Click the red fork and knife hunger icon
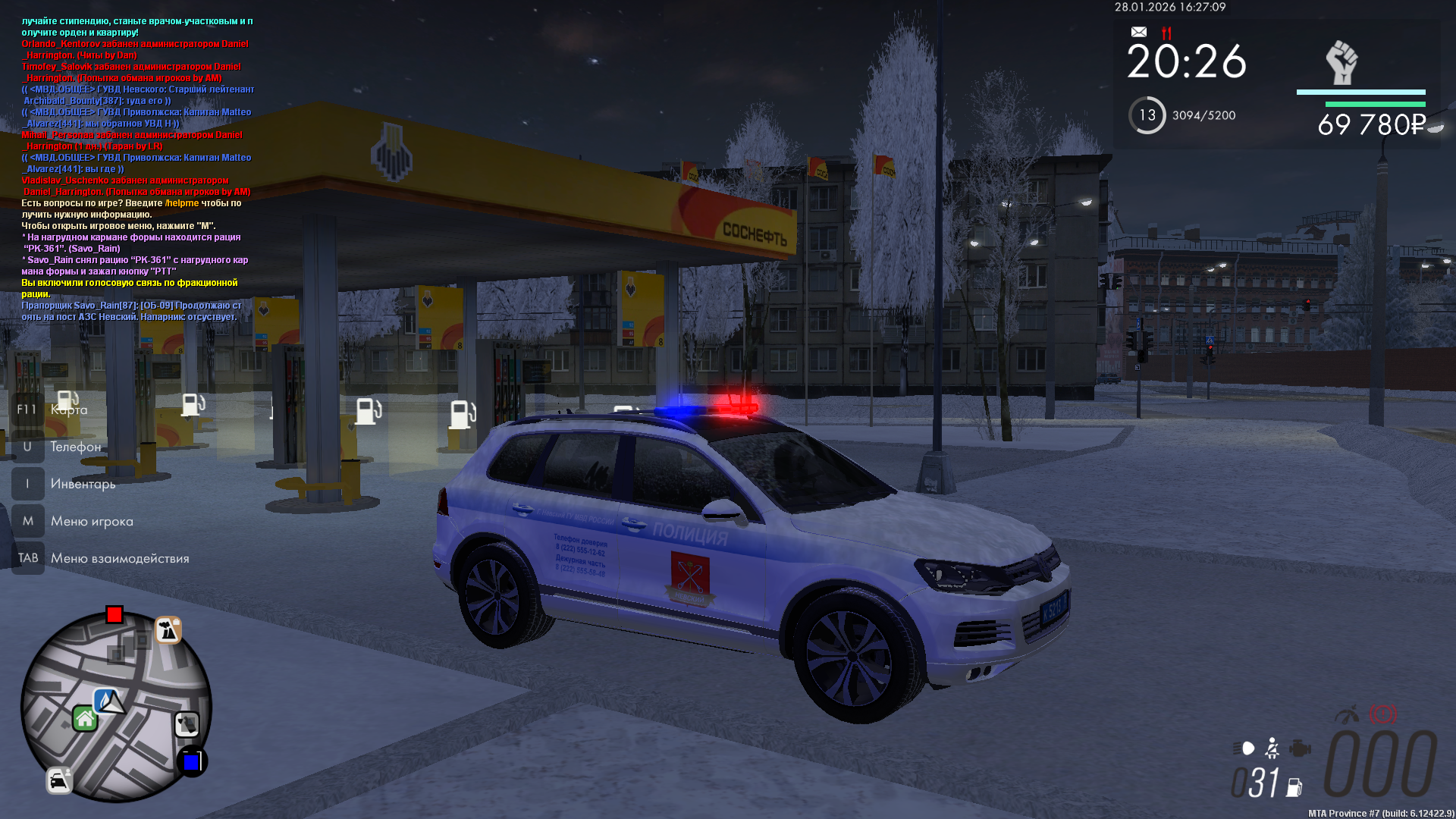Image resolution: width=1456 pixels, height=819 pixels. (1166, 33)
